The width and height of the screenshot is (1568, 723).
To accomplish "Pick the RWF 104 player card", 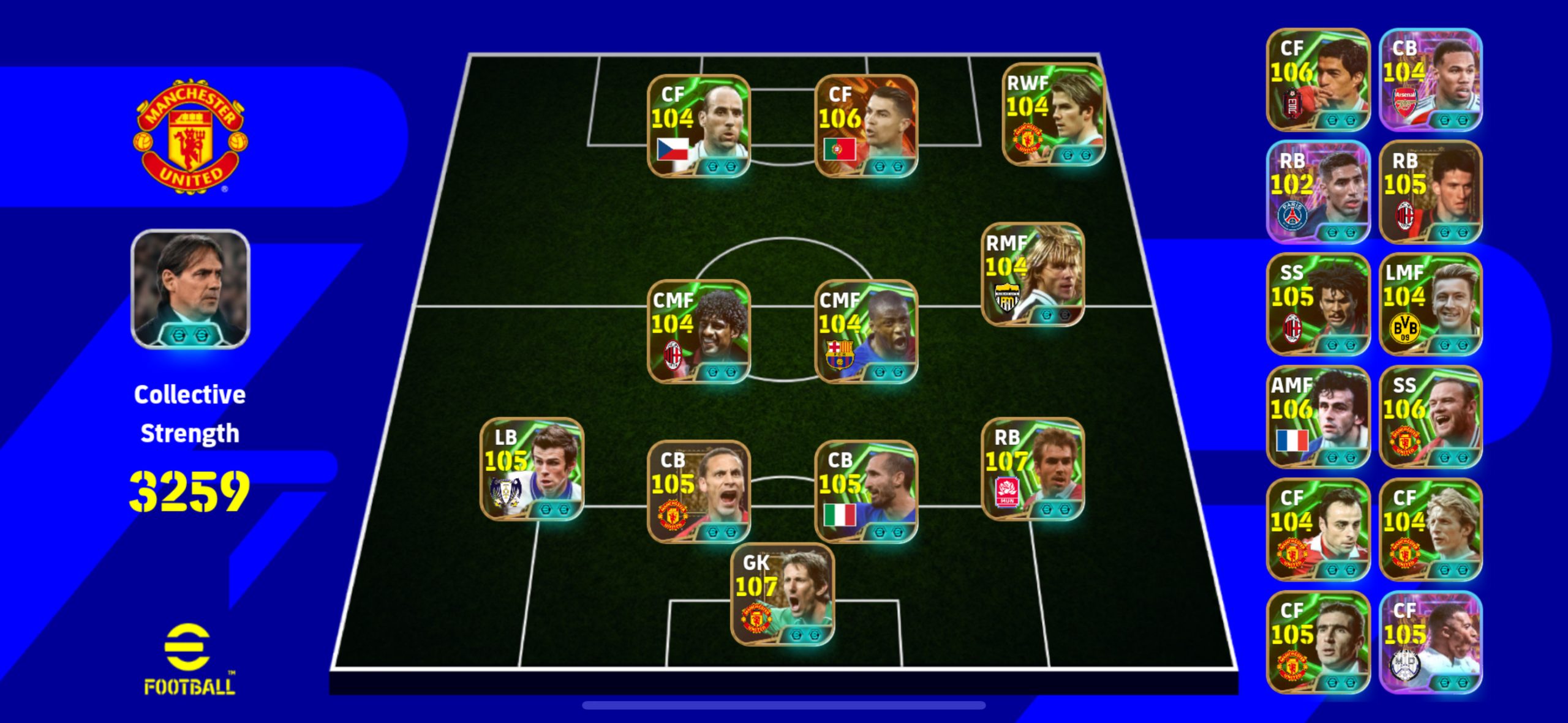I will coord(1053,114).
